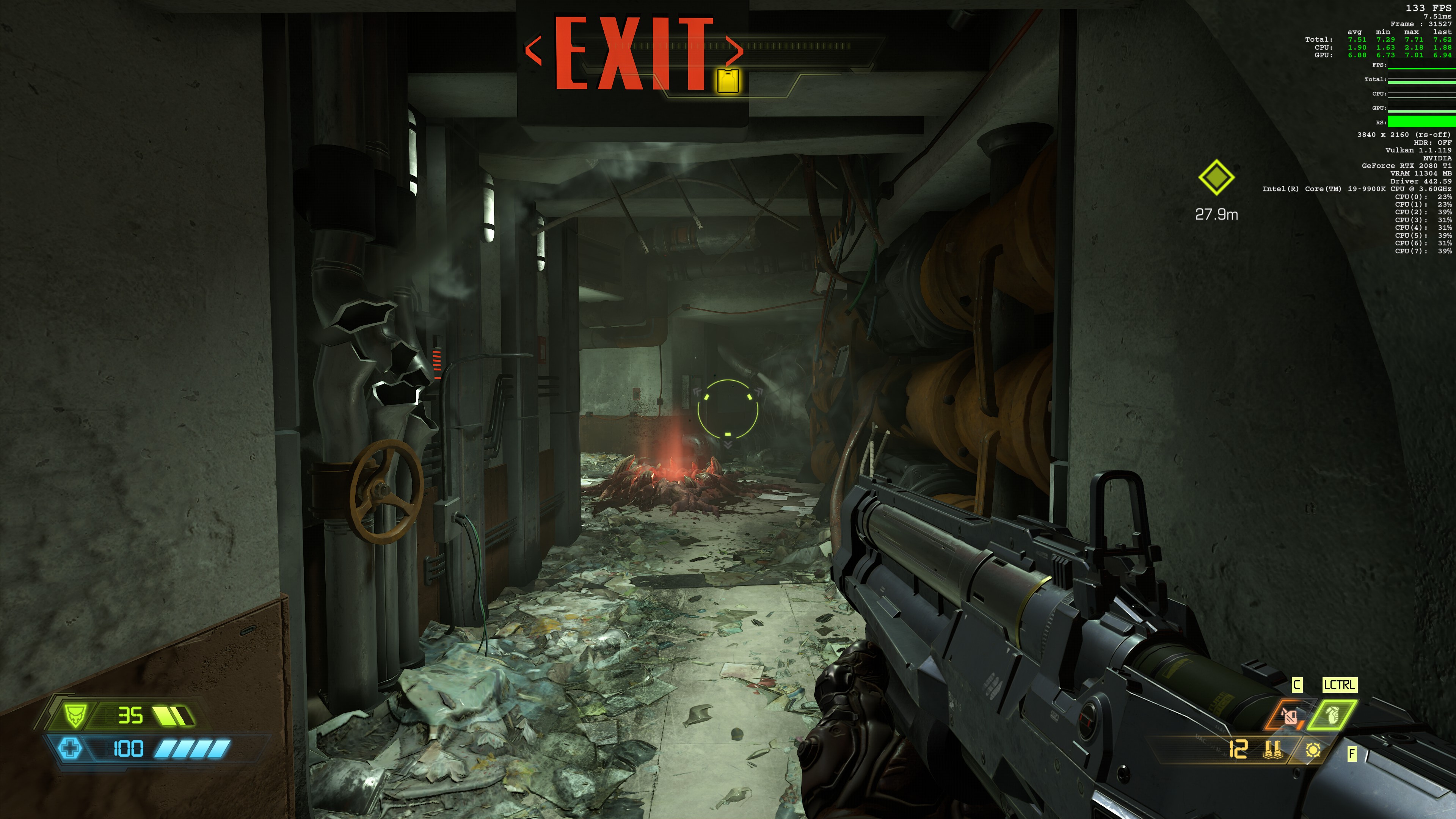Screen dimensions: 1456x819
Task: Click the weapon mod sun-shaped icon
Action: click(x=1313, y=750)
